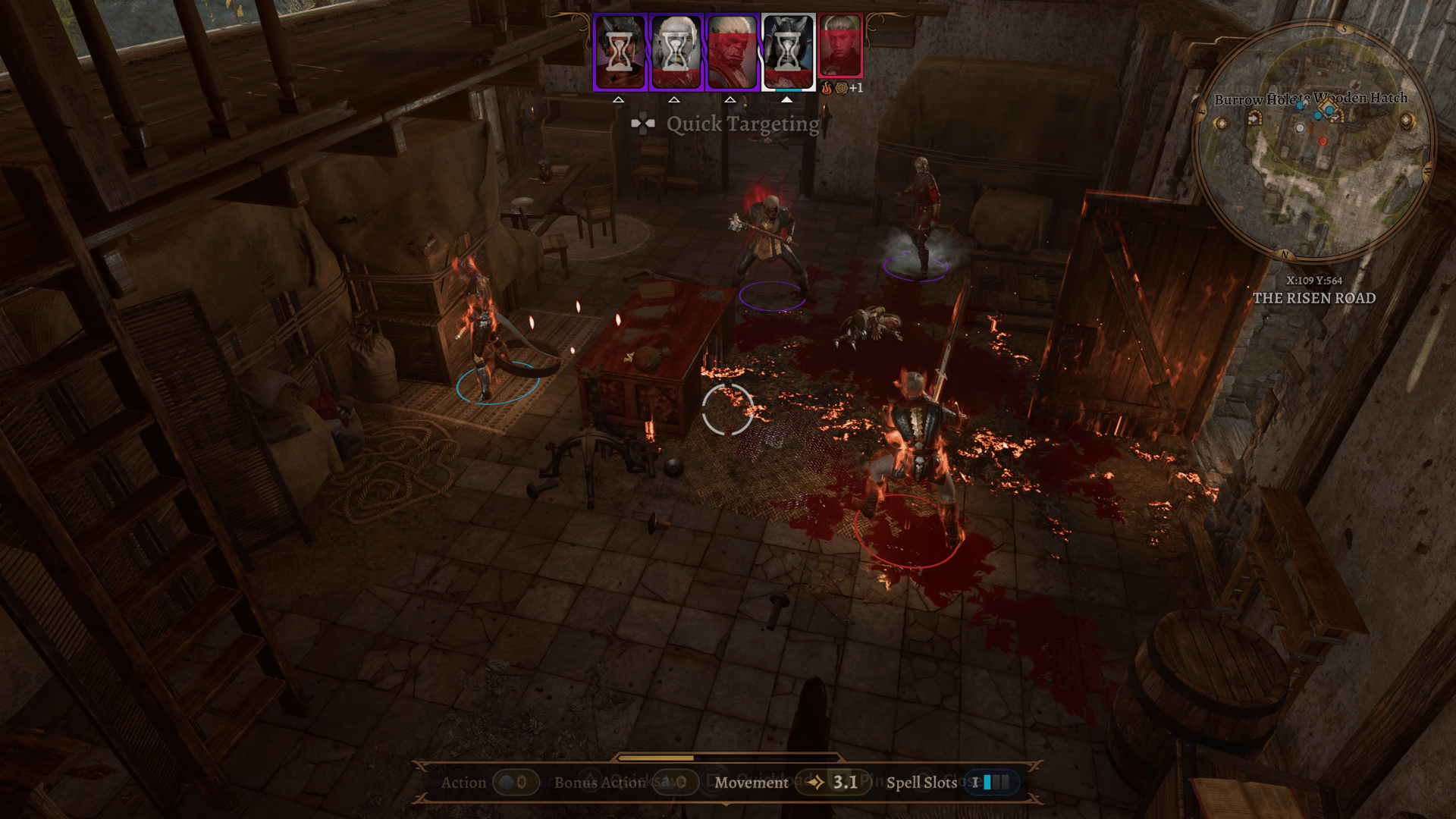
Task: Target the red-framed enemy portrait in turn order
Action: point(840,47)
